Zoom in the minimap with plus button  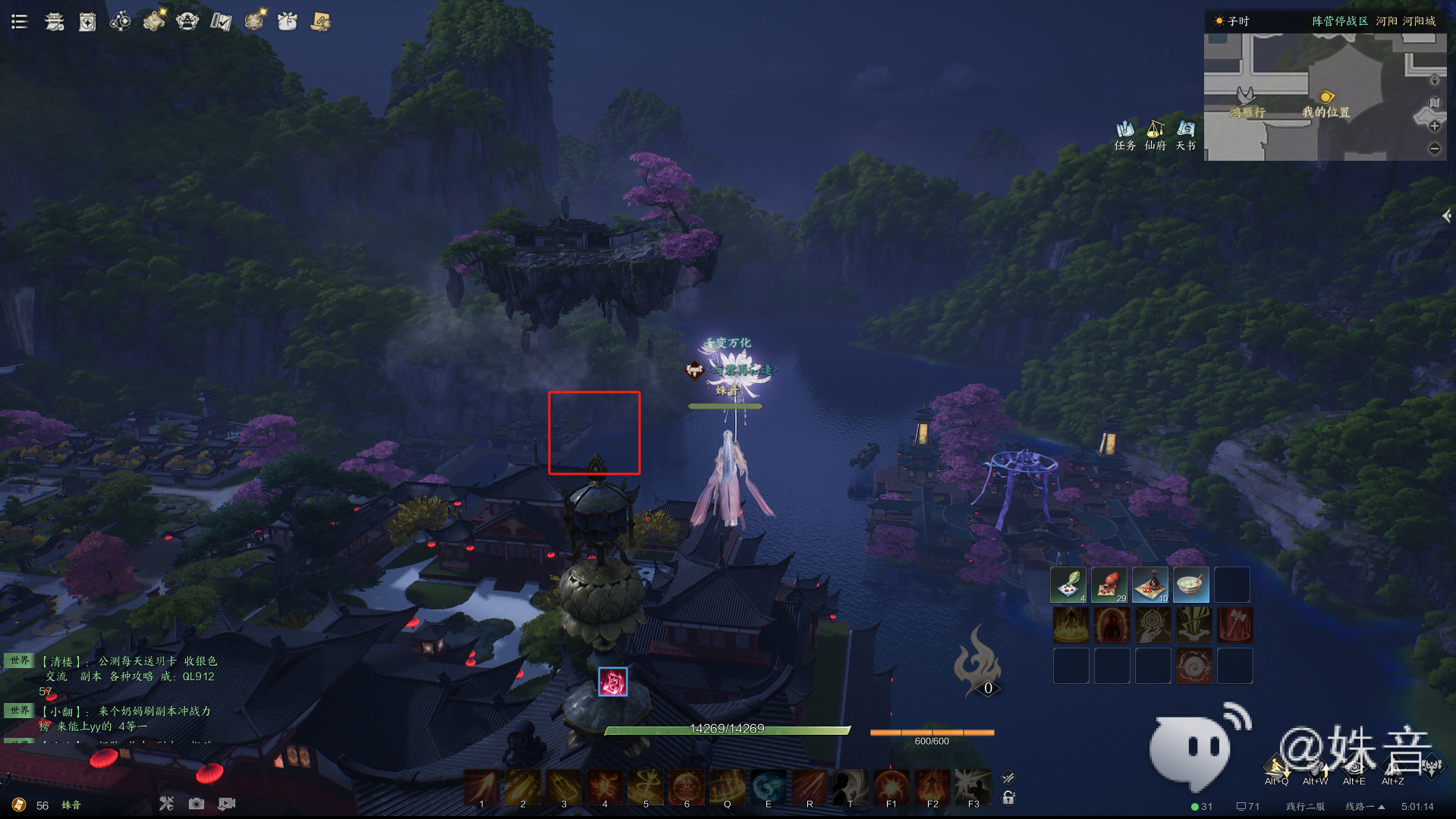pos(1434,126)
